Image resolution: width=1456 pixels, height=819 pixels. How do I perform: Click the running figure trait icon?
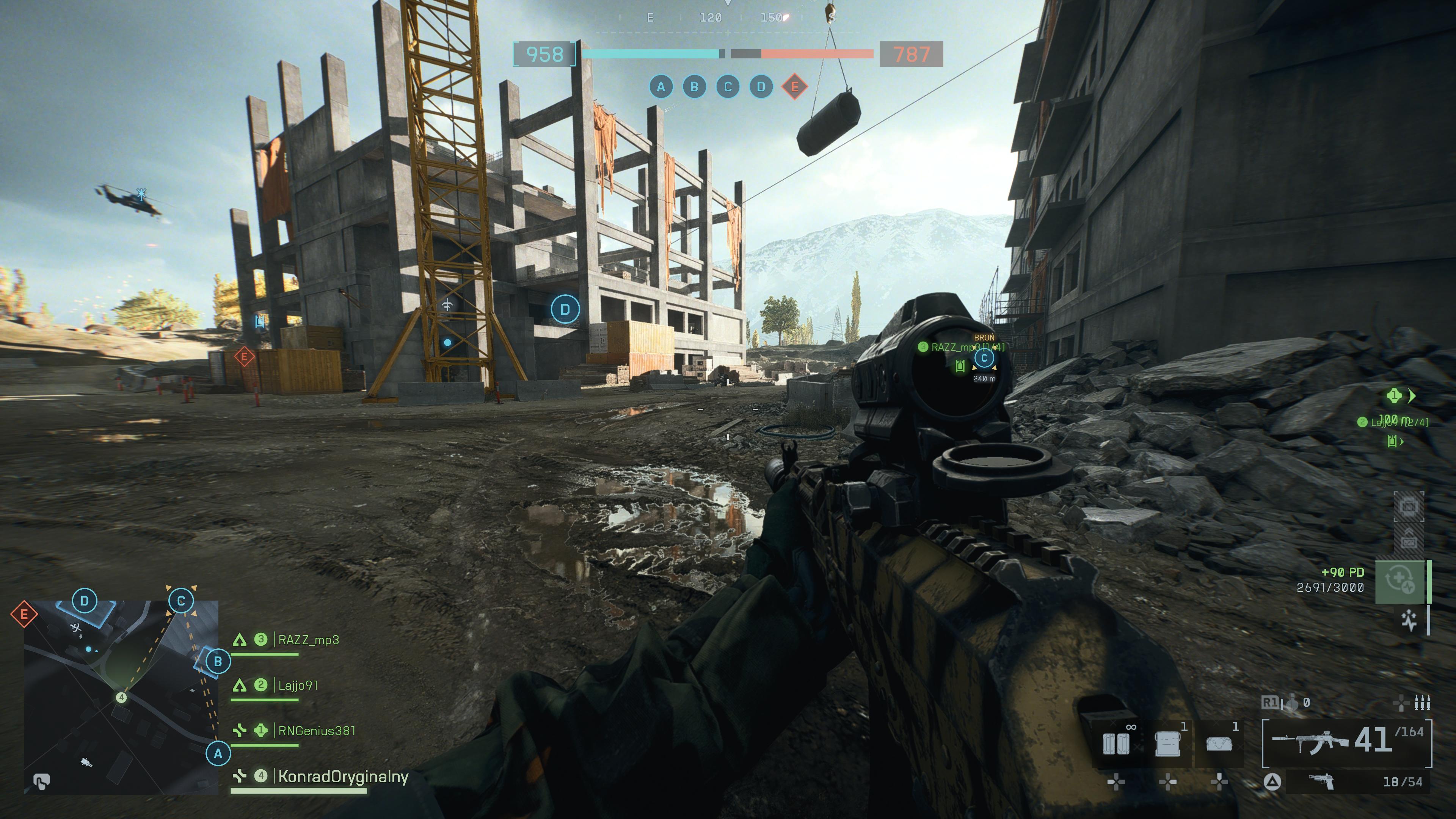click(x=1410, y=621)
